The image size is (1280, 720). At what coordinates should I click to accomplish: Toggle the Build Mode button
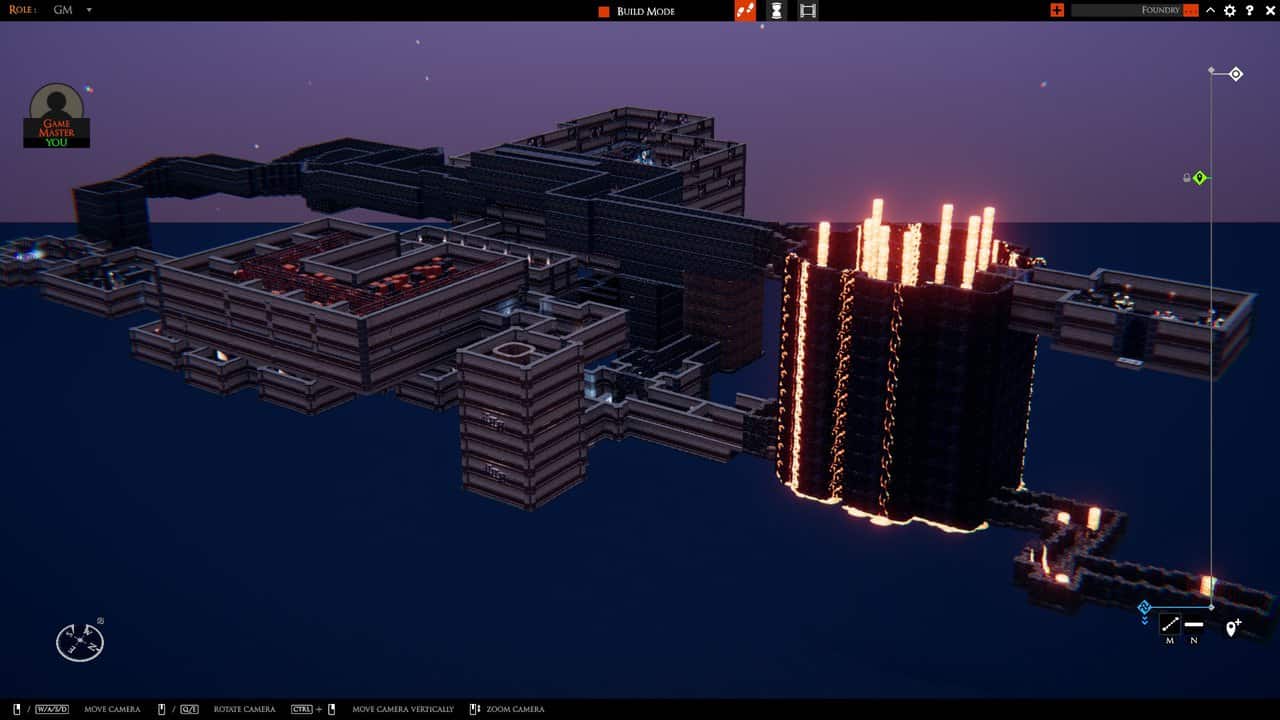tap(636, 11)
